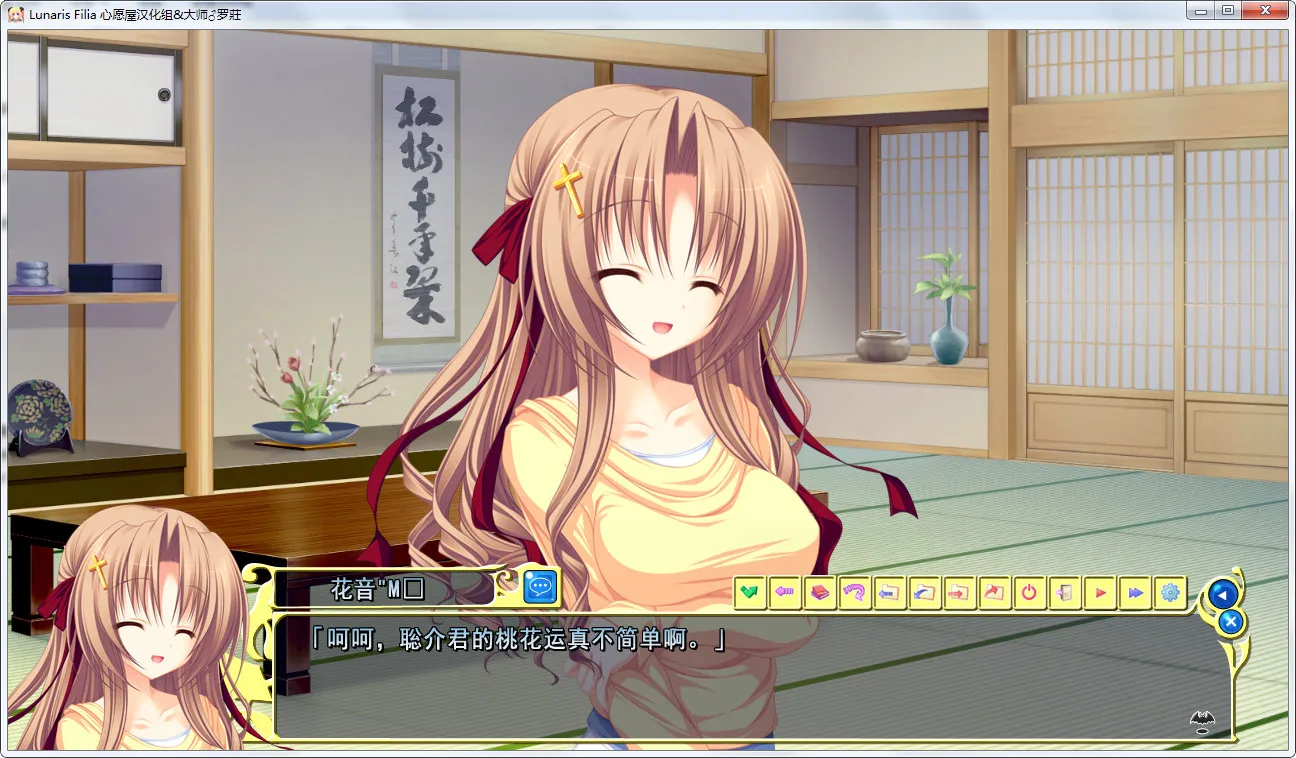Open settings with the blue gear icon
The height and width of the screenshot is (758, 1296).
[1169, 593]
